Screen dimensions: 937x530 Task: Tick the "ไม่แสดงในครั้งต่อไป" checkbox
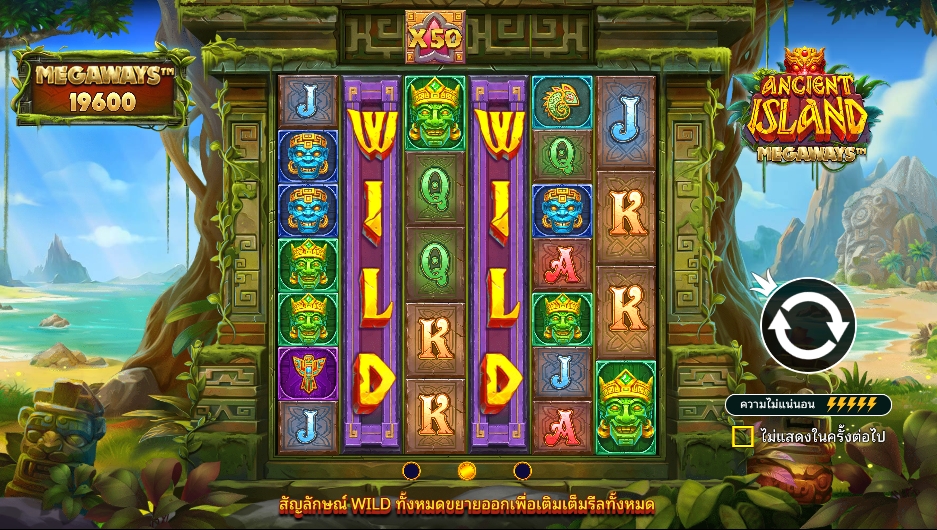[x=742, y=437]
